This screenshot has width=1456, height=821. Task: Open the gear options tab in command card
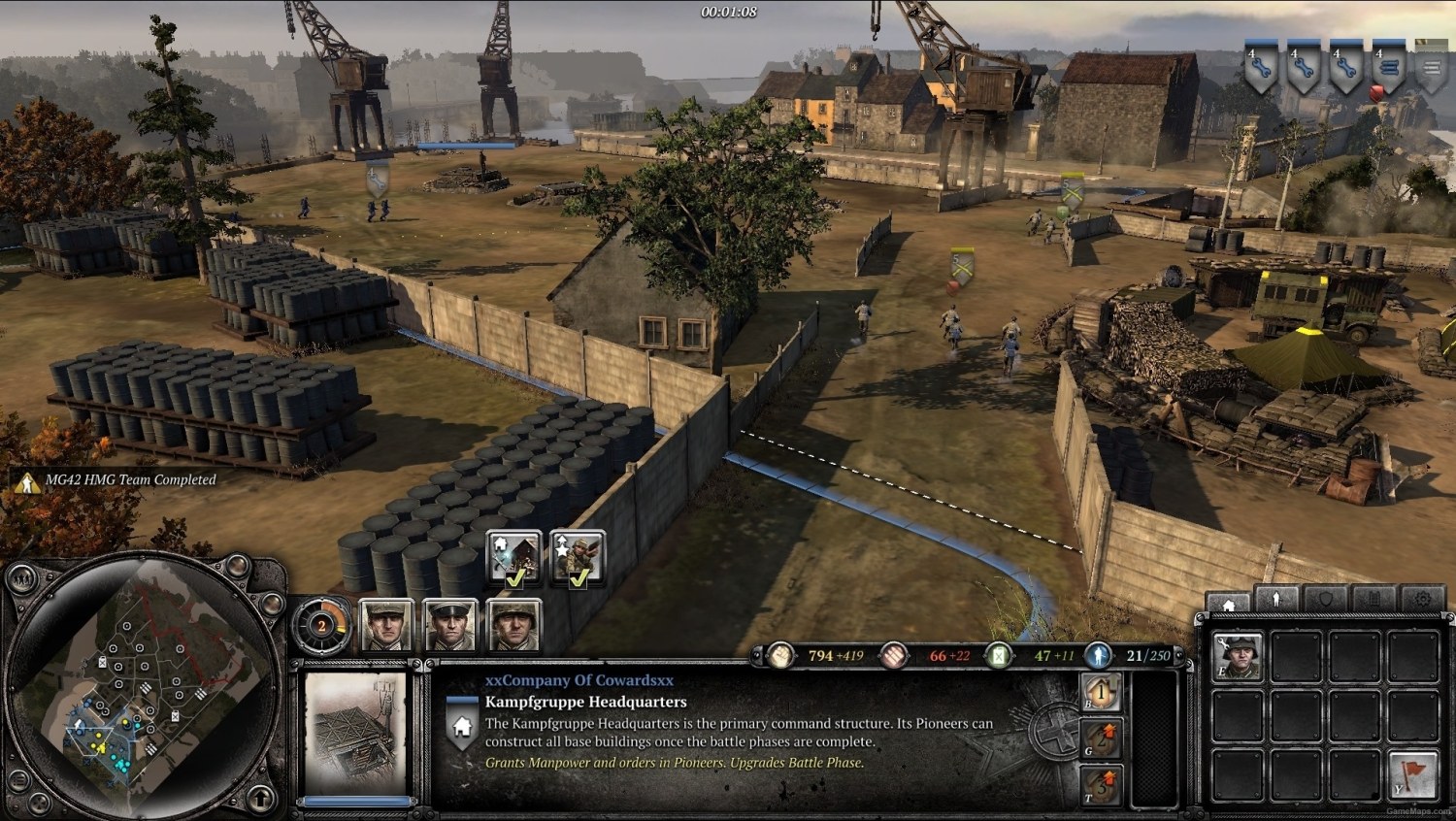tap(1423, 600)
